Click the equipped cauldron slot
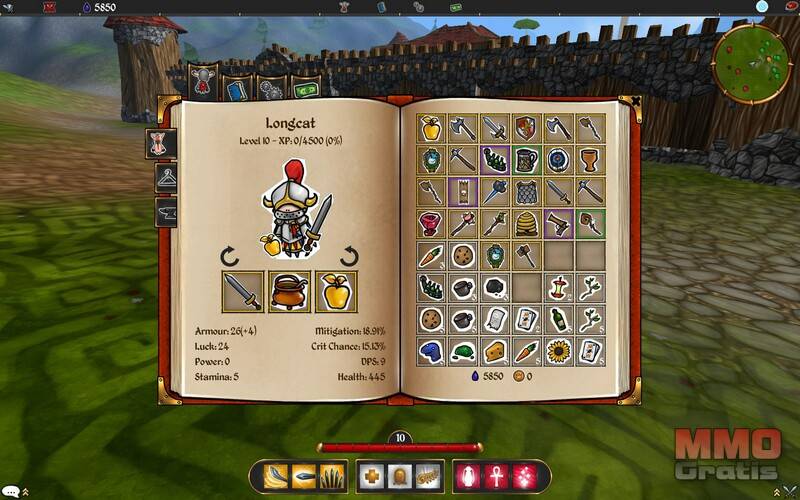The image size is (800, 500). [290, 292]
